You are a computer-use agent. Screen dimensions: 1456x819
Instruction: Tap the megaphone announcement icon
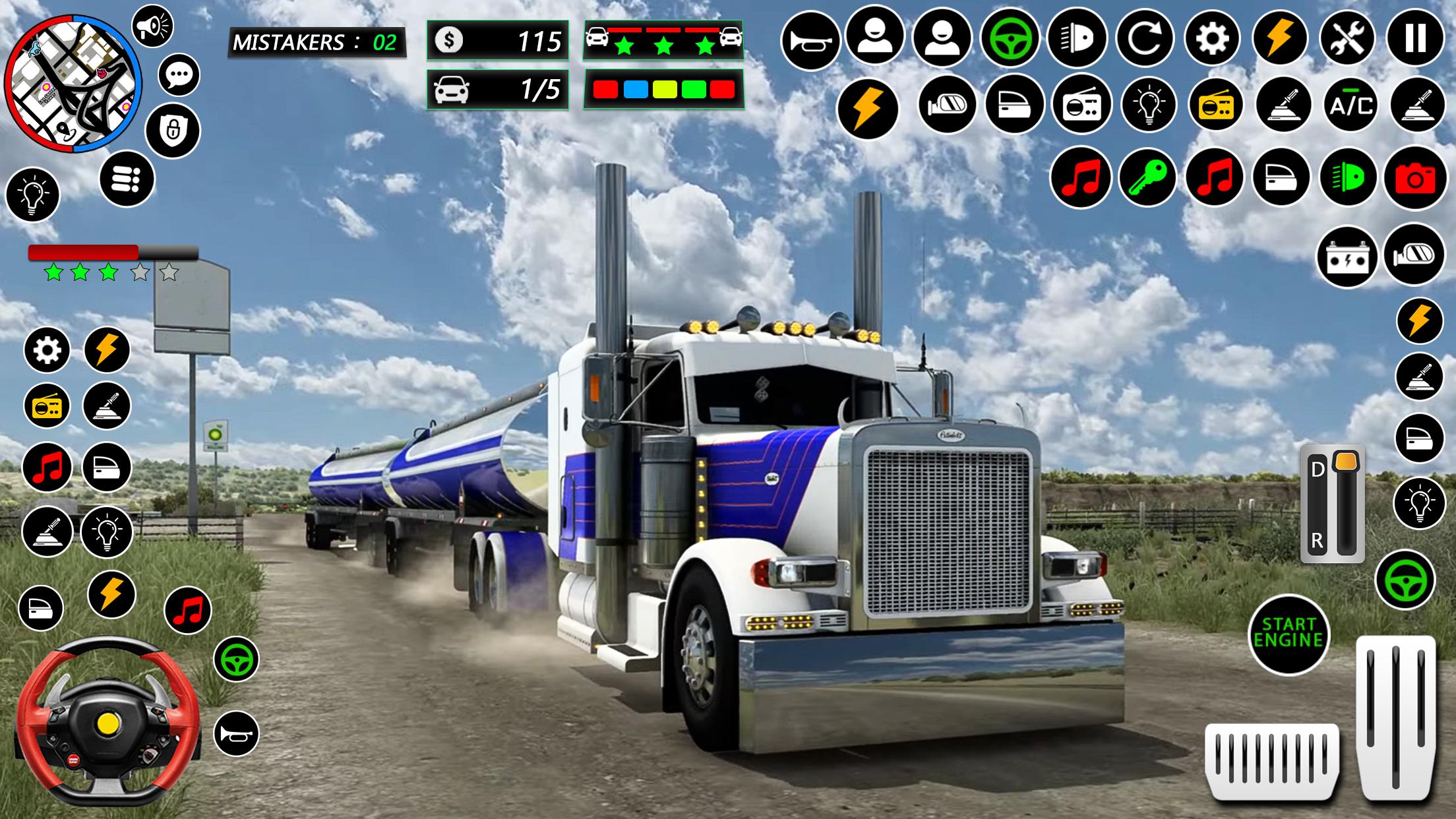point(152,26)
